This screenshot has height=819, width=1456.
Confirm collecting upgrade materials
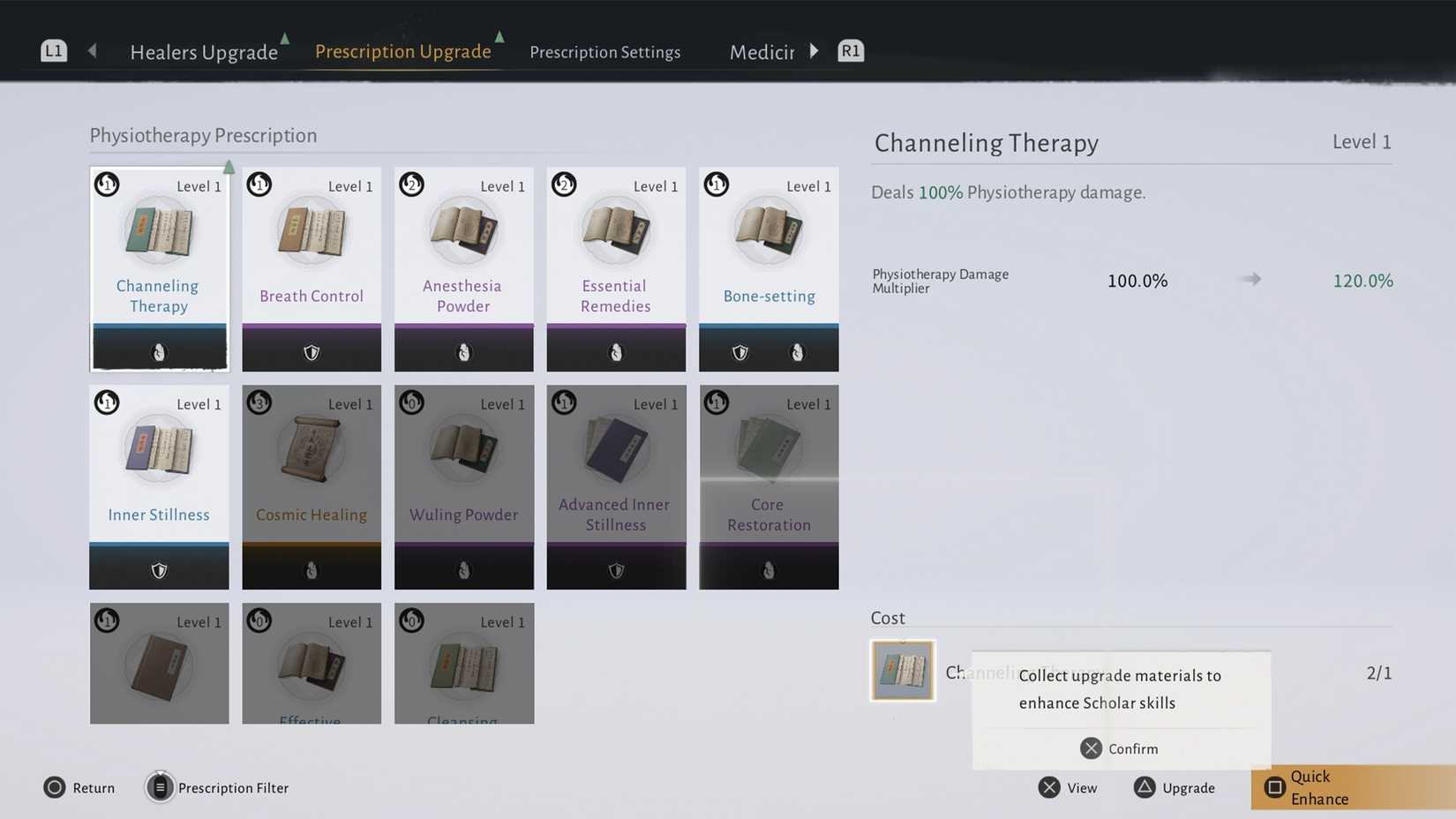coord(1119,748)
